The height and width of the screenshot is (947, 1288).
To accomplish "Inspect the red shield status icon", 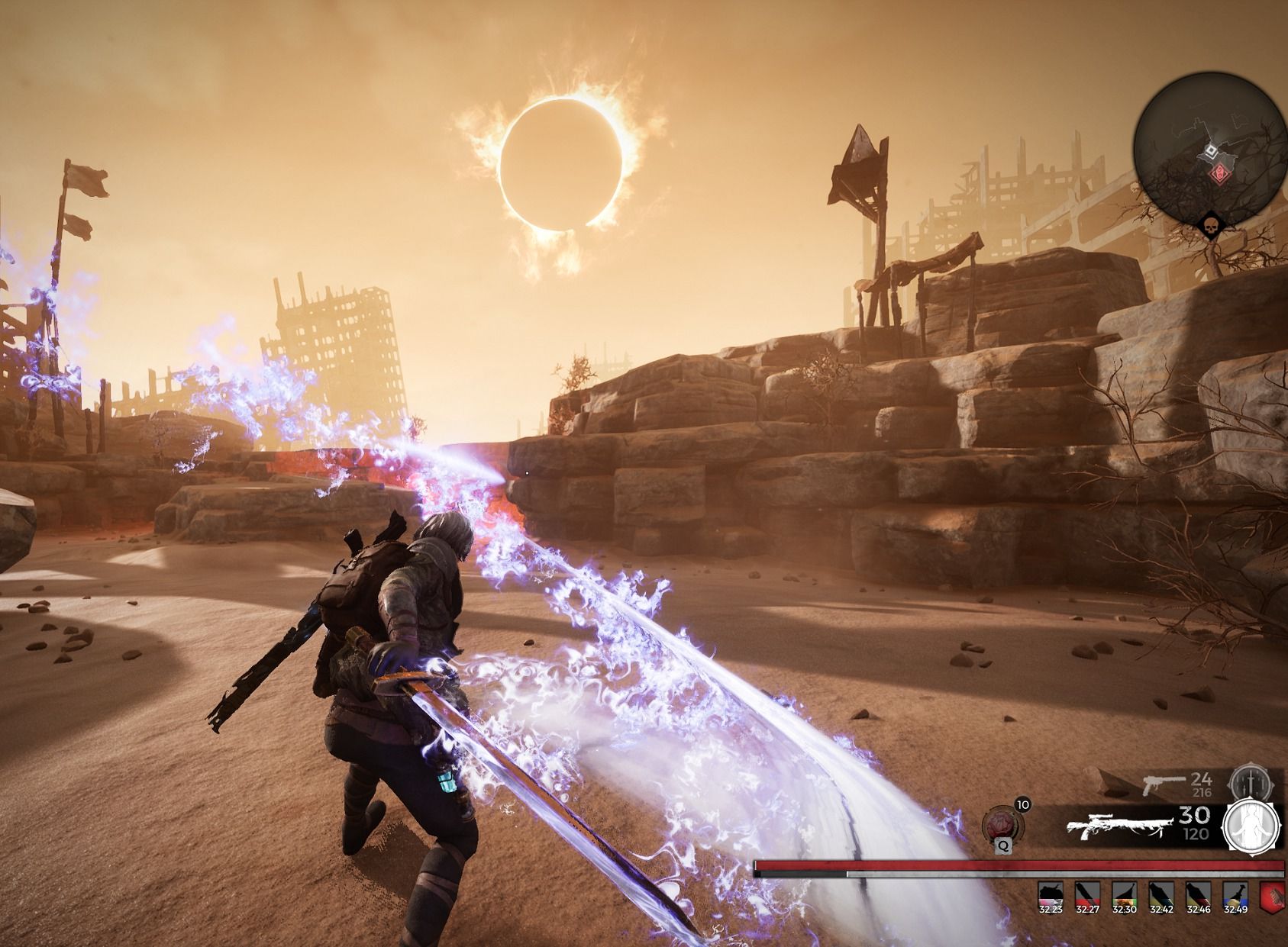I will point(1272,895).
